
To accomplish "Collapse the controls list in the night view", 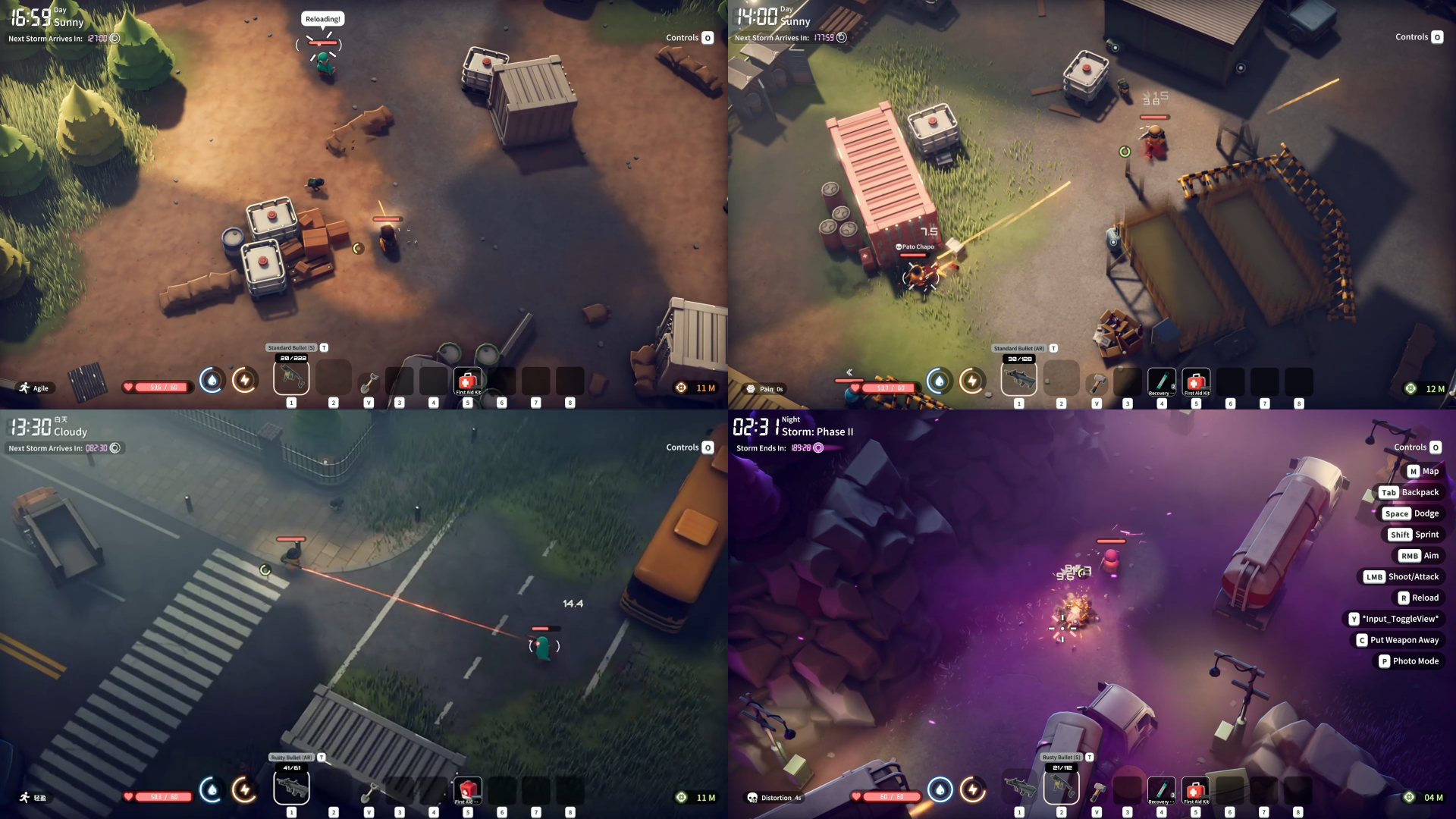I will click(x=1417, y=447).
